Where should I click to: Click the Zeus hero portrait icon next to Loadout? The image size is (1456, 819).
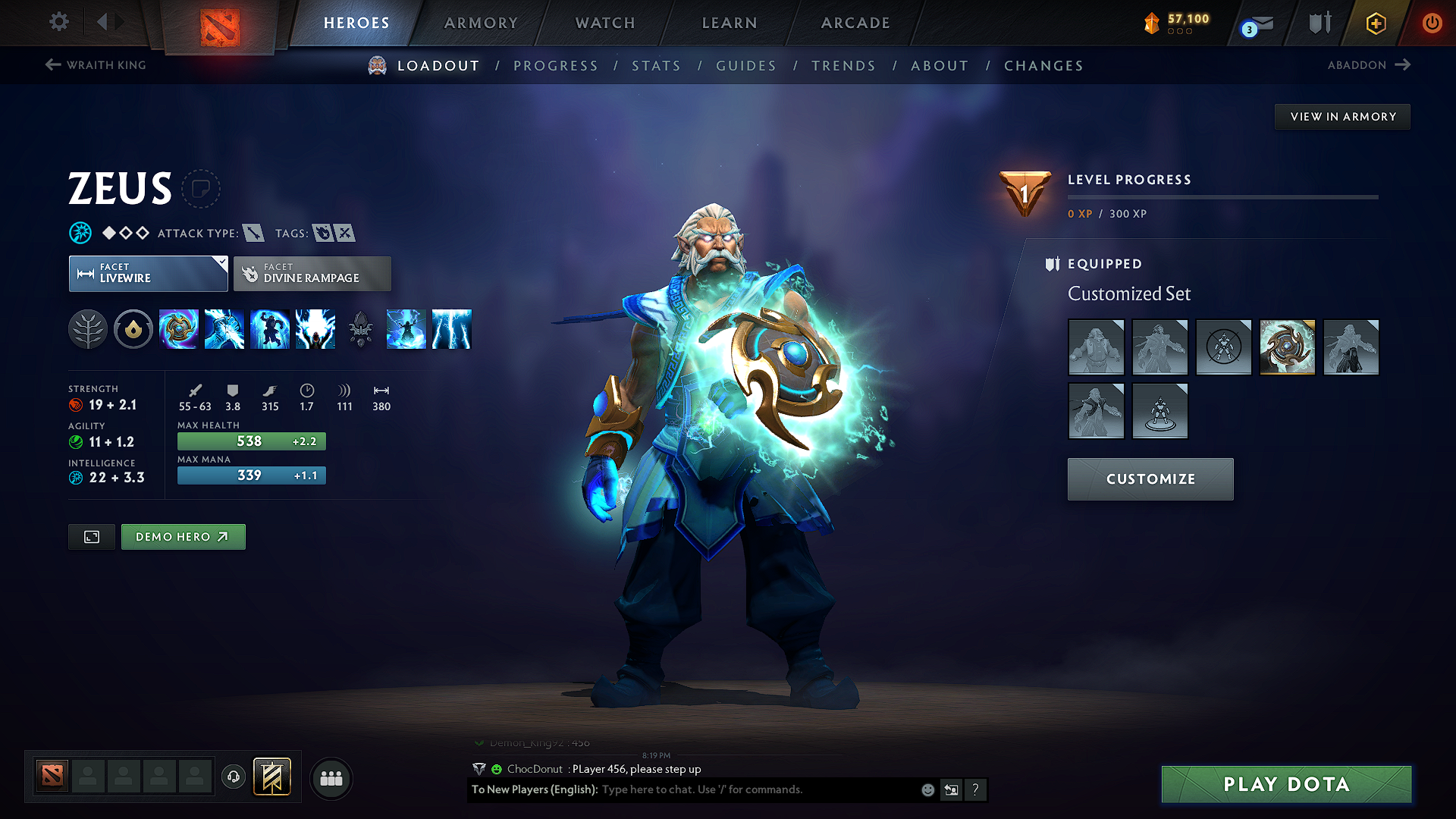point(375,65)
